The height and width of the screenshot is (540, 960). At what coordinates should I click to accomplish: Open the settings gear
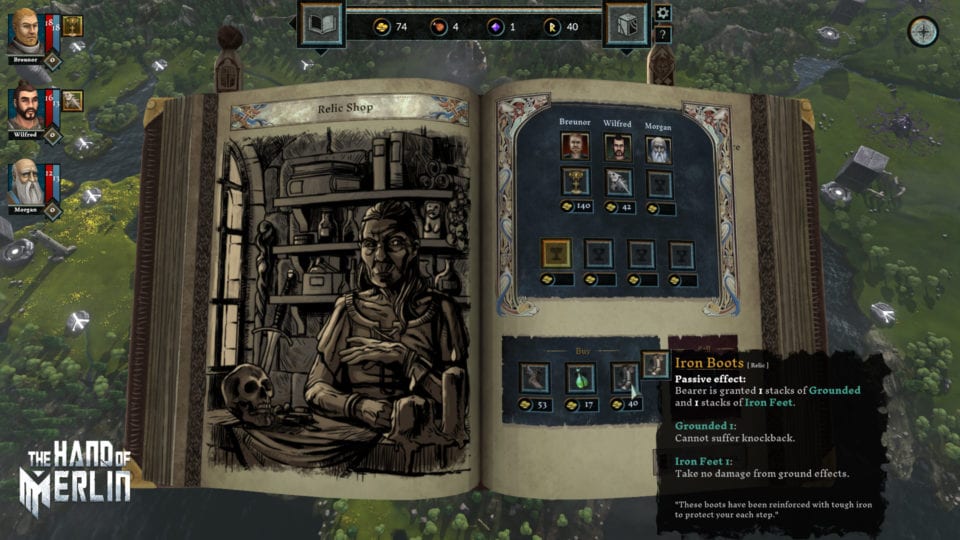[x=662, y=13]
